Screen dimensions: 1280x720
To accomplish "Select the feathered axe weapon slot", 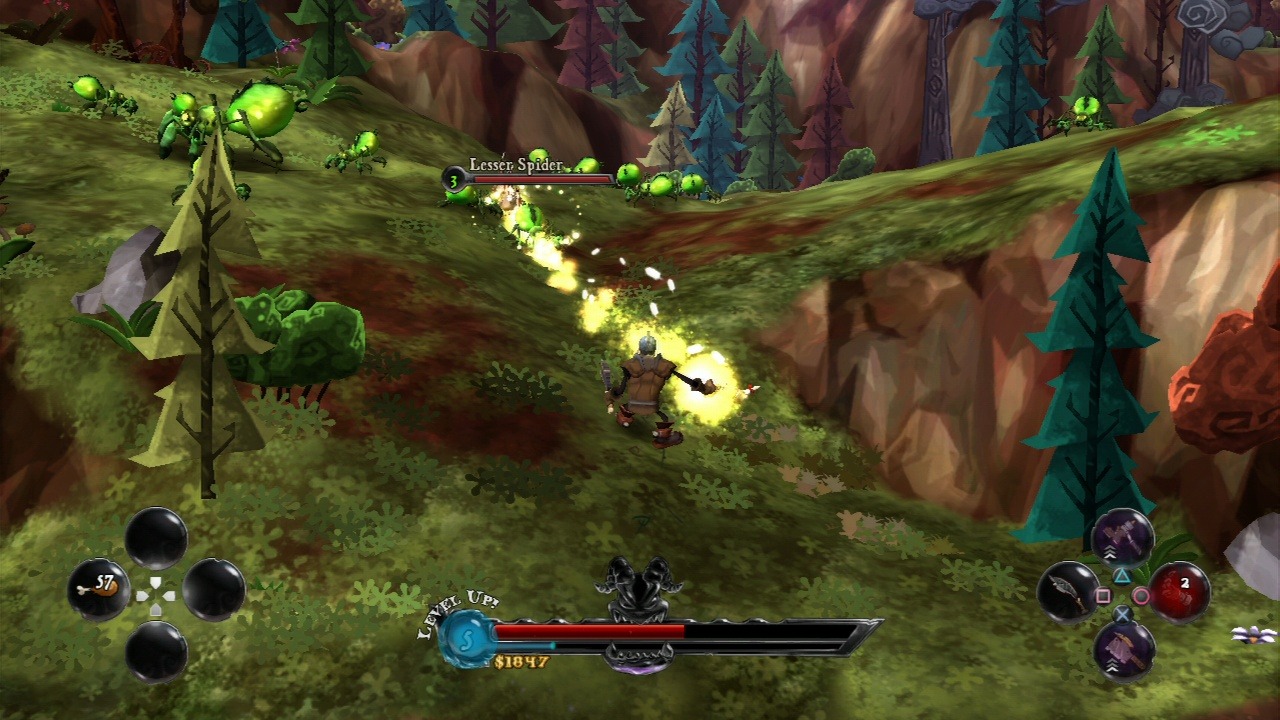I will pyautogui.click(x=1067, y=590).
